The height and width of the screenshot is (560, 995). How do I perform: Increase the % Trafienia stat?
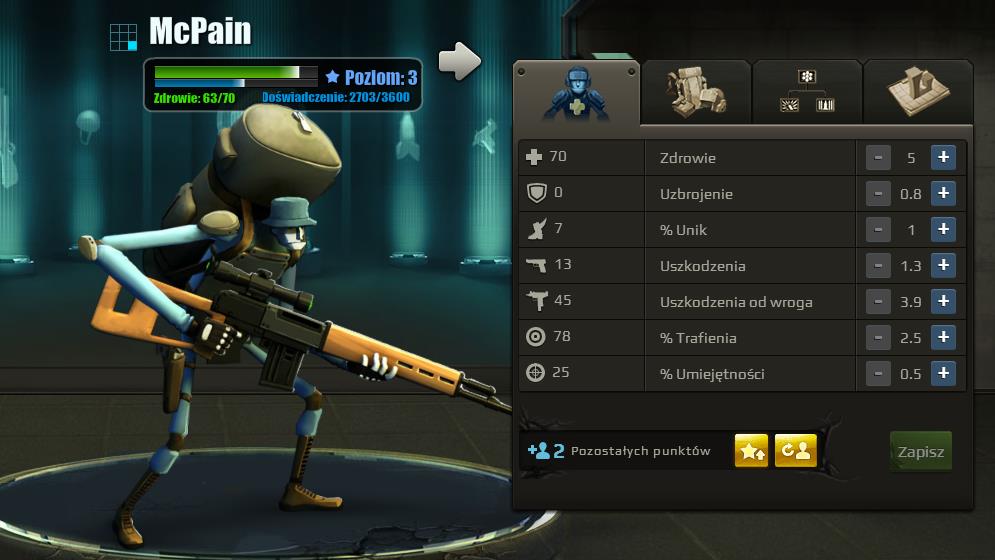(942, 338)
